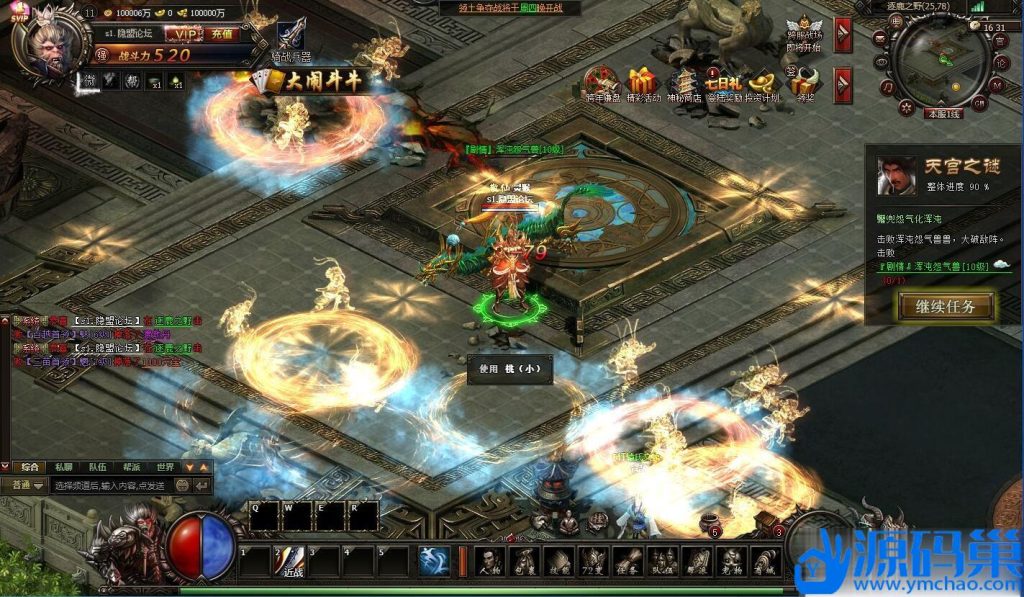1024x597 pixels.
Task: Switch to the 私聊 private chat tab
Action: tap(64, 467)
